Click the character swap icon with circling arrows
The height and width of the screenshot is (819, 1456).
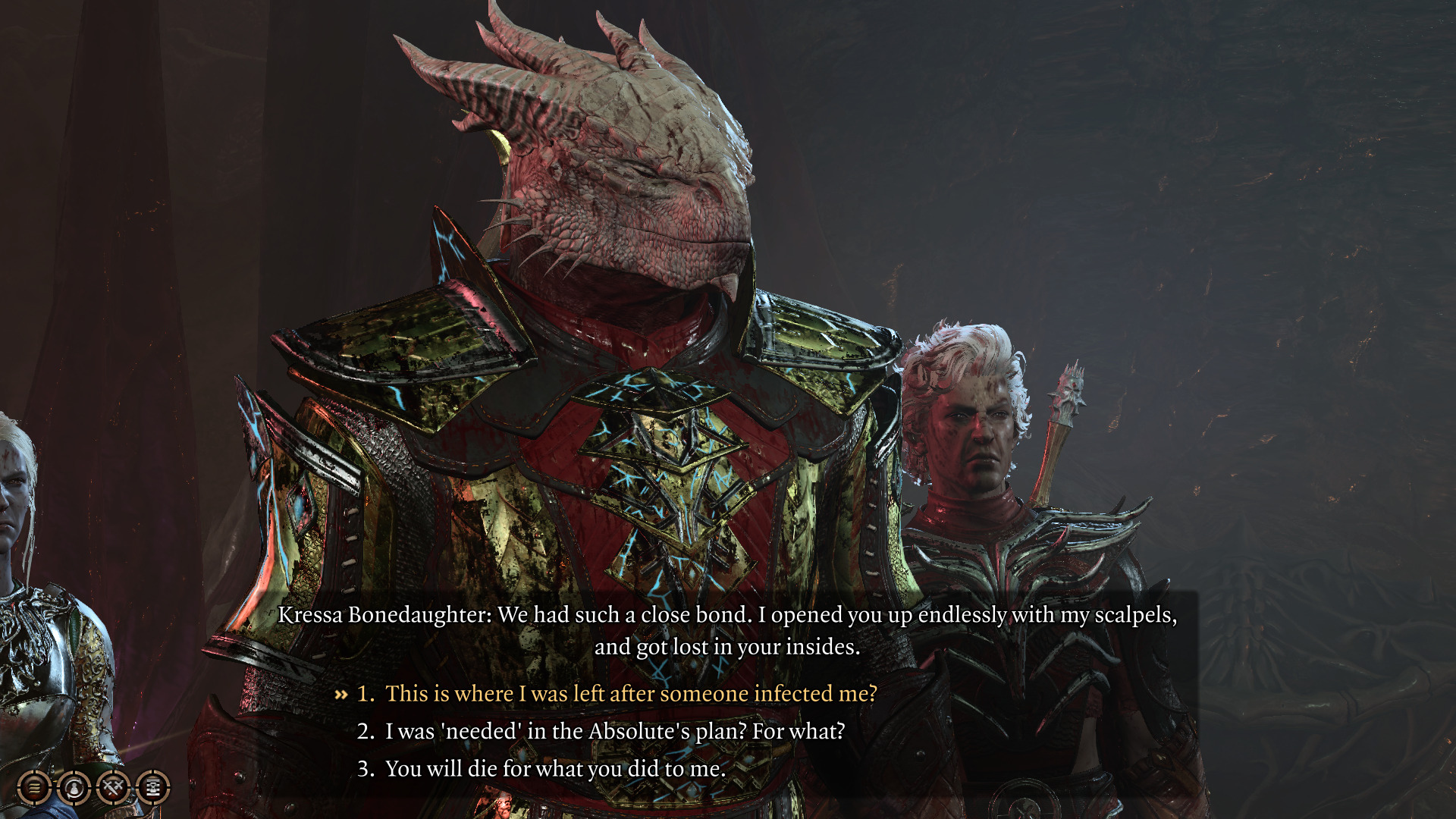(74, 788)
